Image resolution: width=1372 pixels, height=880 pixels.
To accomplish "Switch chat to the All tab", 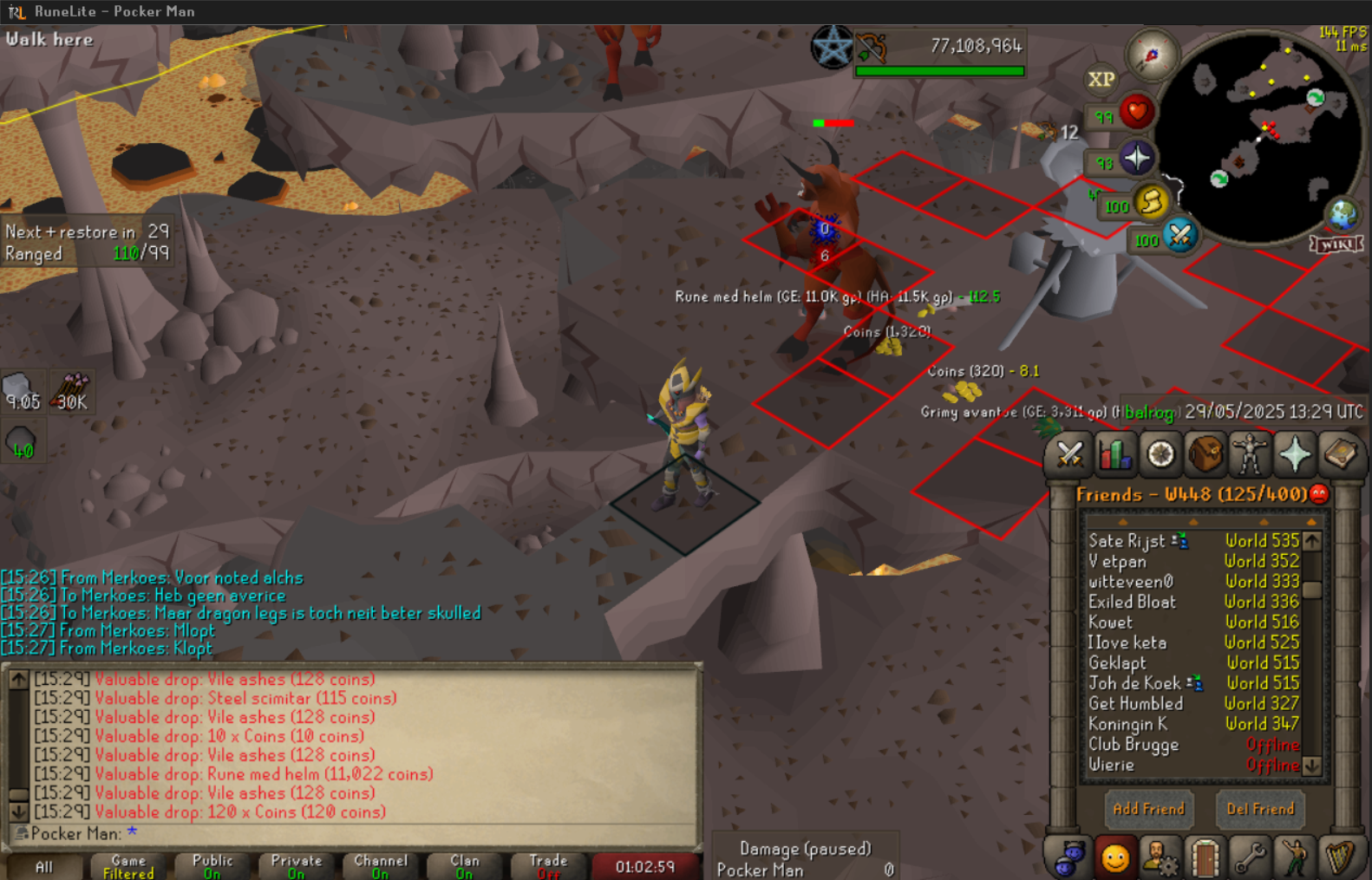I will [x=43, y=866].
